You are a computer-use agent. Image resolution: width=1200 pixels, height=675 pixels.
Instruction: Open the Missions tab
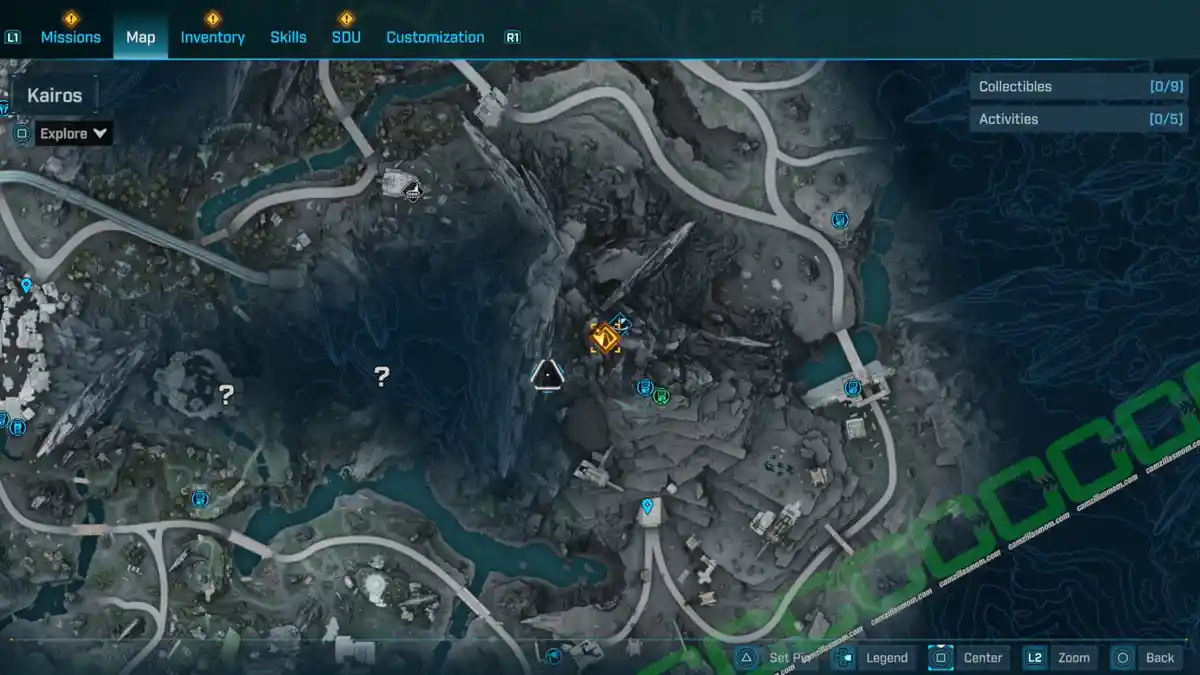70,37
